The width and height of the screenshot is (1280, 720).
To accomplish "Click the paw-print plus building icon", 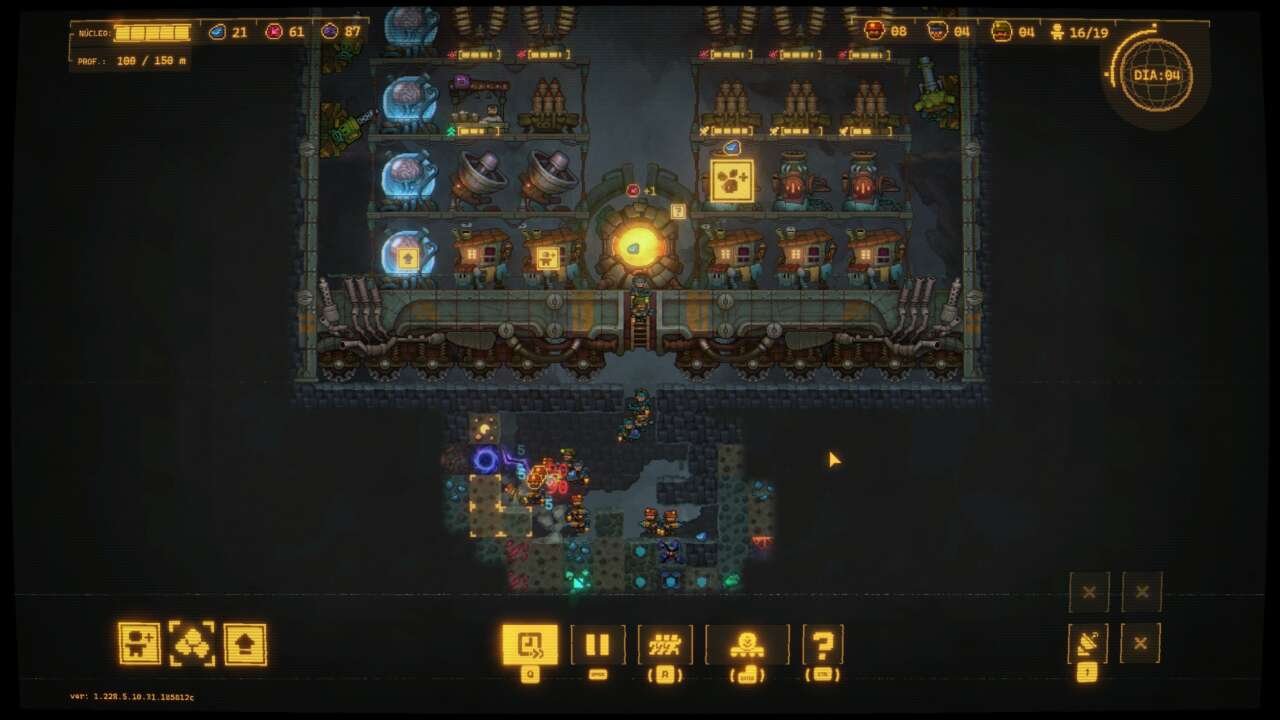I will (x=732, y=181).
